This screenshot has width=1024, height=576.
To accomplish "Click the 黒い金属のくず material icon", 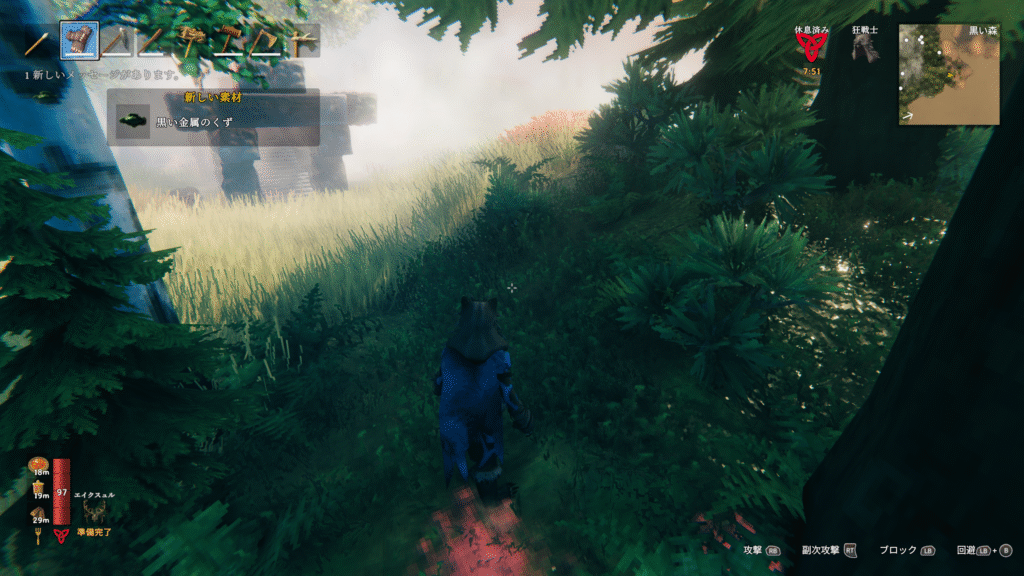I will pyautogui.click(x=133, y=121).
